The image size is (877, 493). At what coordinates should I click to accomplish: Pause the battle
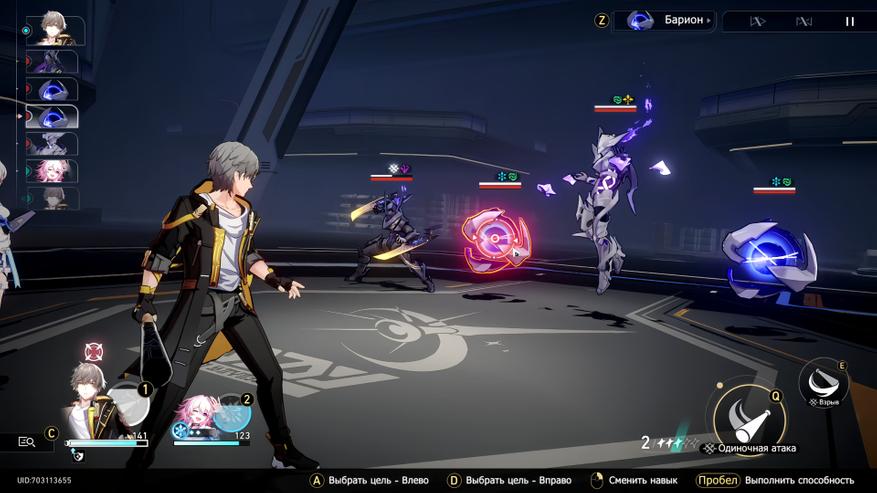[x=850, y=21]
